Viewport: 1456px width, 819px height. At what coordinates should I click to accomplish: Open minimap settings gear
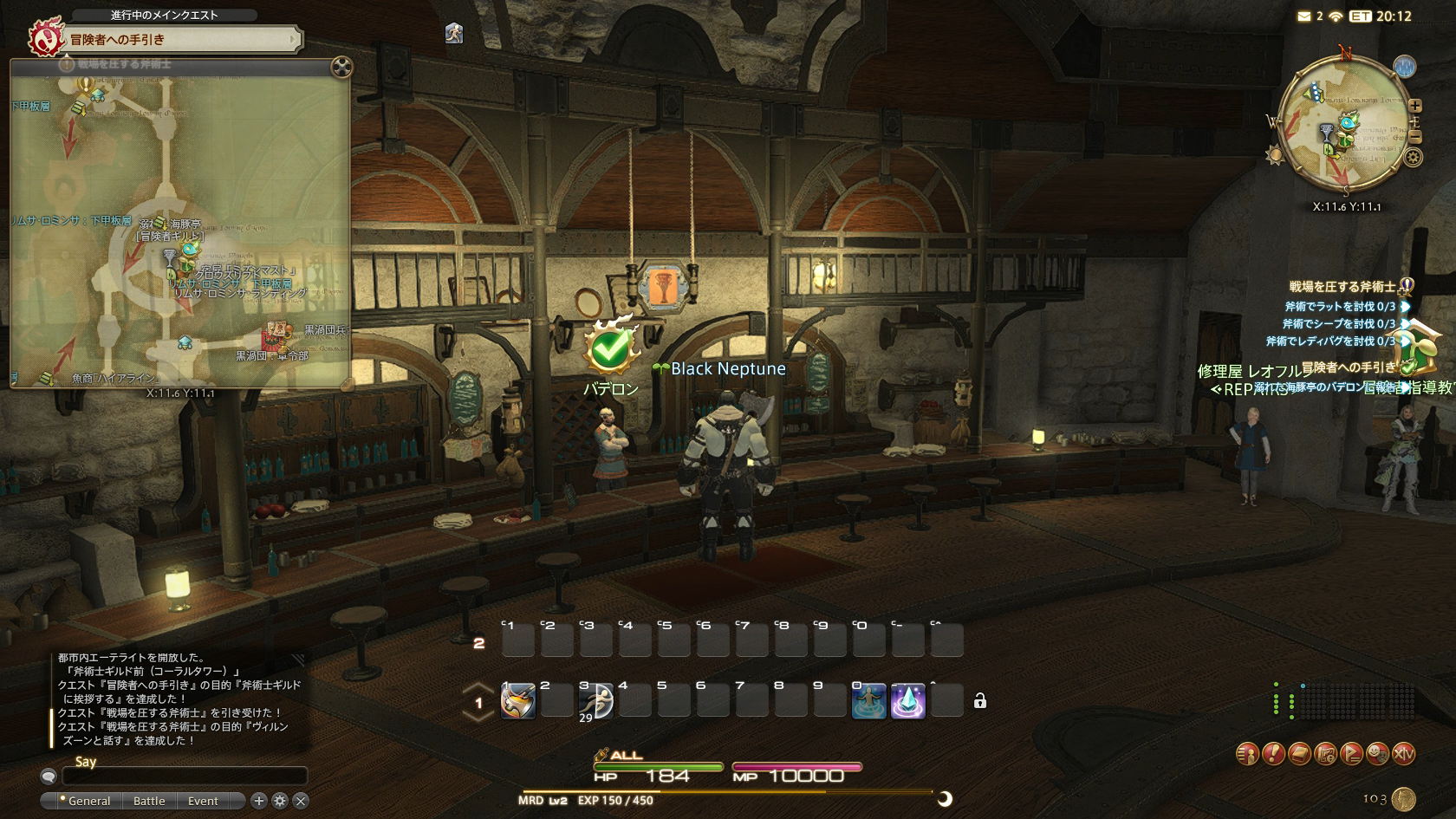click(1414, 158)
